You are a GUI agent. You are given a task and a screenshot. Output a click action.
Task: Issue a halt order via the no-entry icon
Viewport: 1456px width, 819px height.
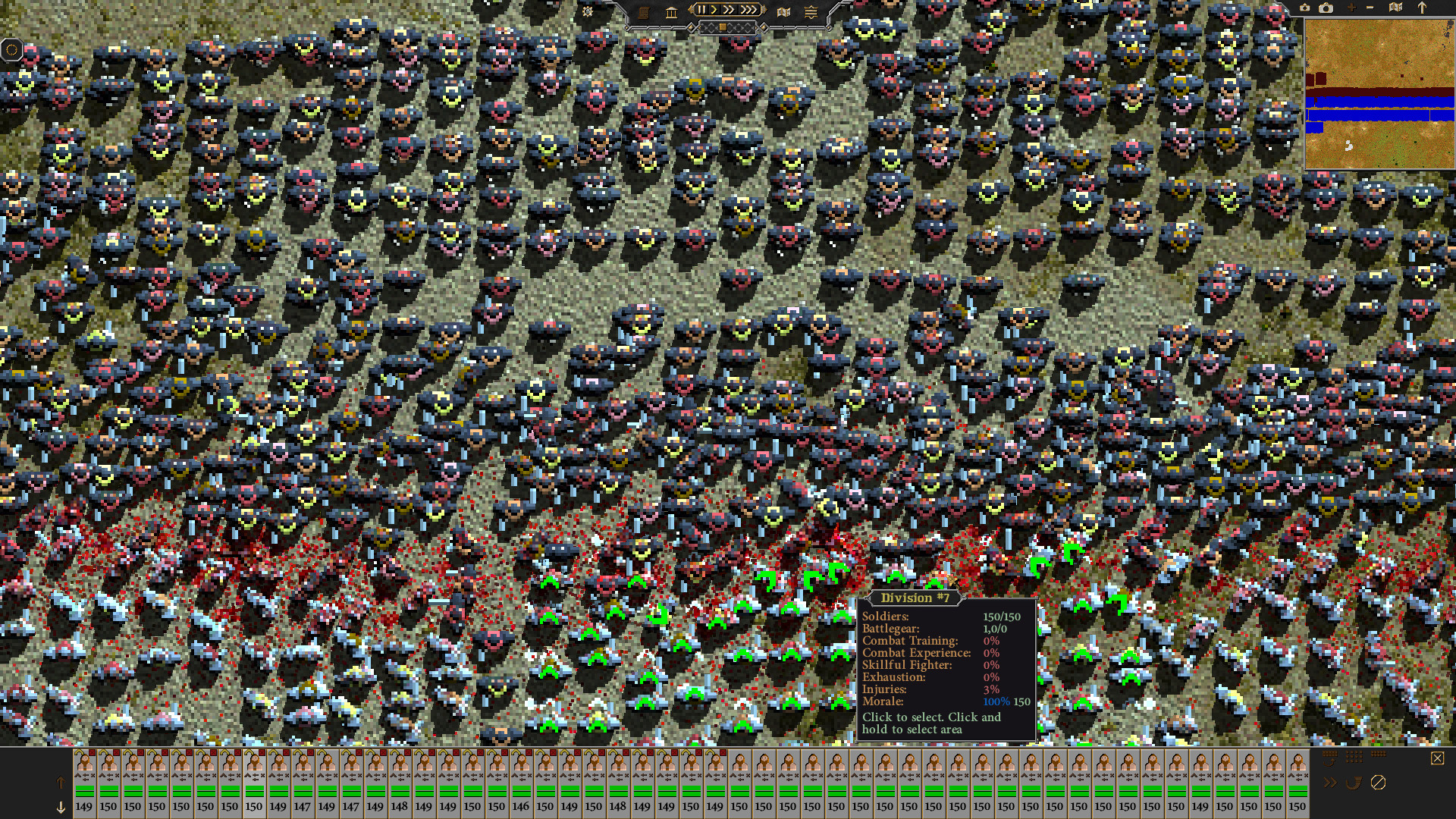pyautogui.click(x=1379, y=783)
